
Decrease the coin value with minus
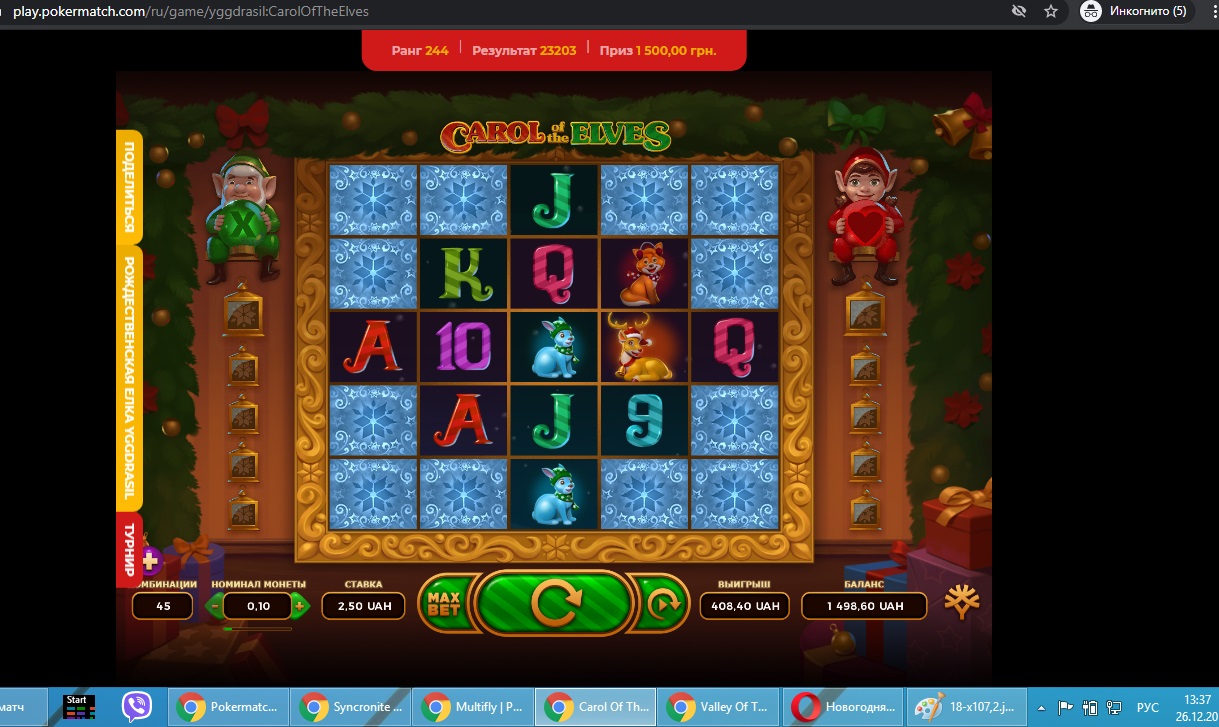(215, 605)
